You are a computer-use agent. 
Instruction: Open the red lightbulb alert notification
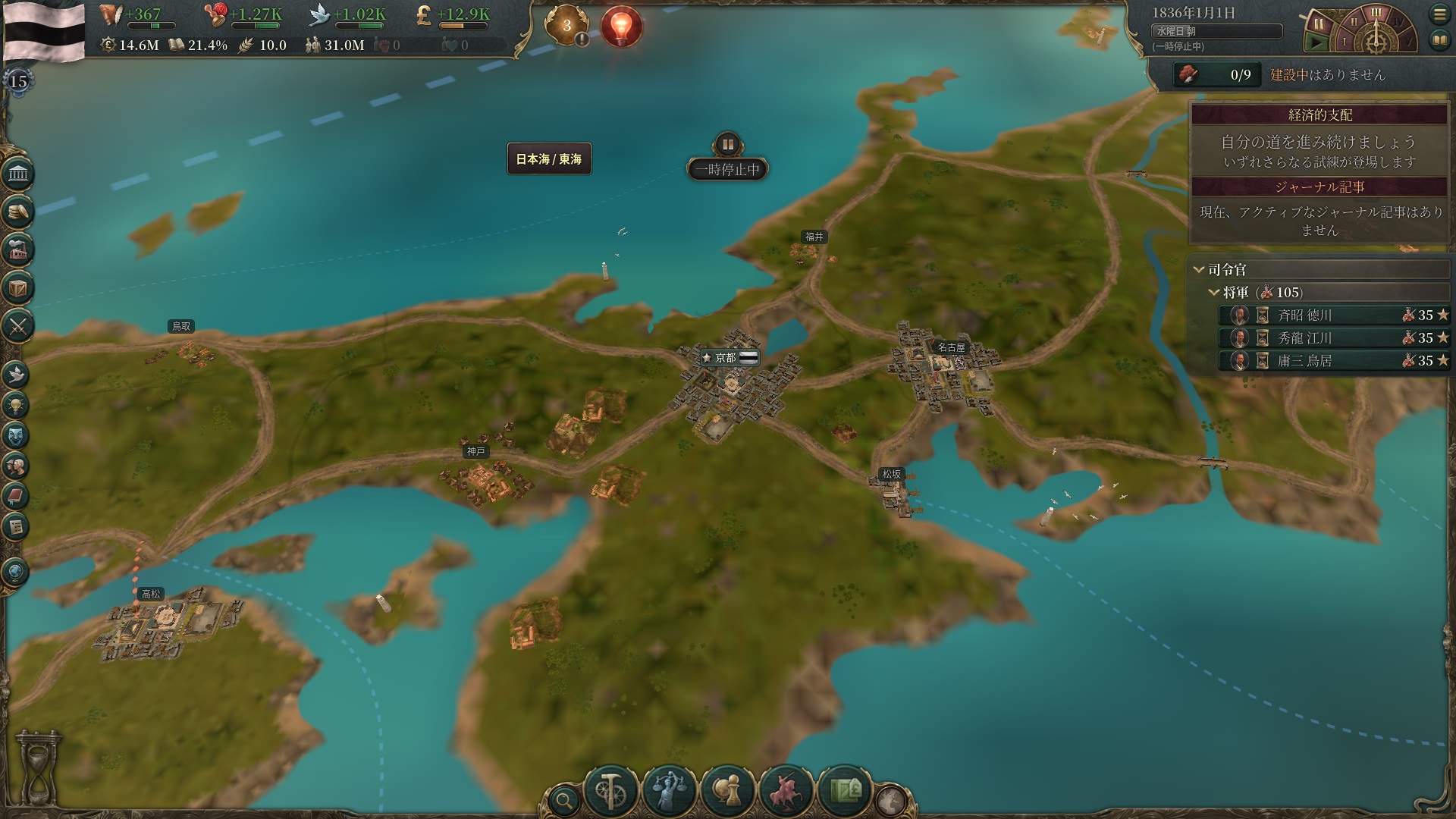[x=621, y=27]
